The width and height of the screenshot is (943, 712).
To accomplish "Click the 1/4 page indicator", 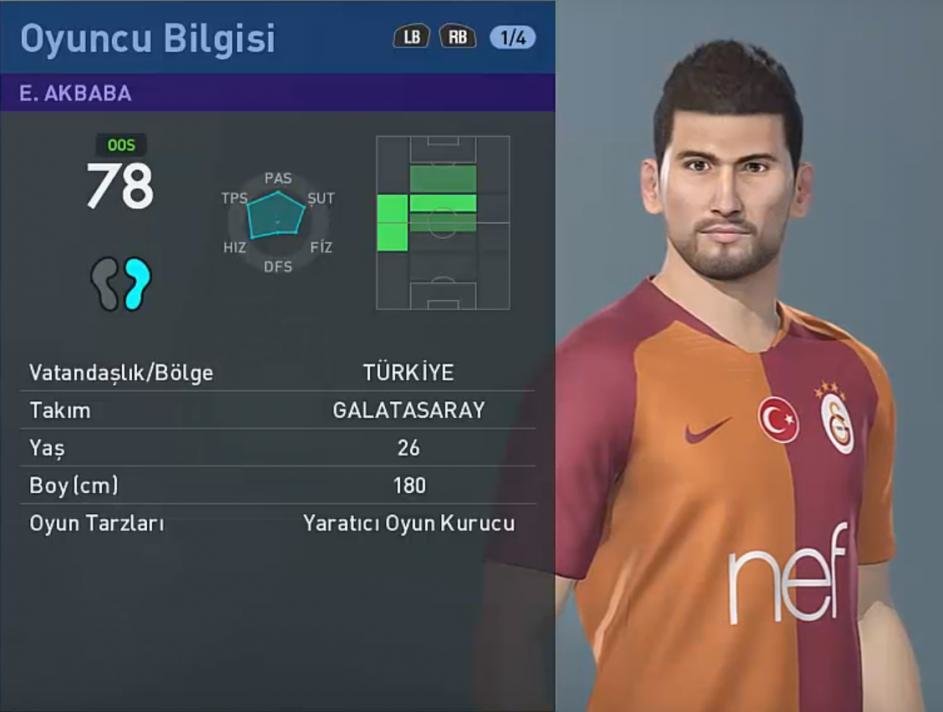I will pyautogui.click(x=512, y=38).
